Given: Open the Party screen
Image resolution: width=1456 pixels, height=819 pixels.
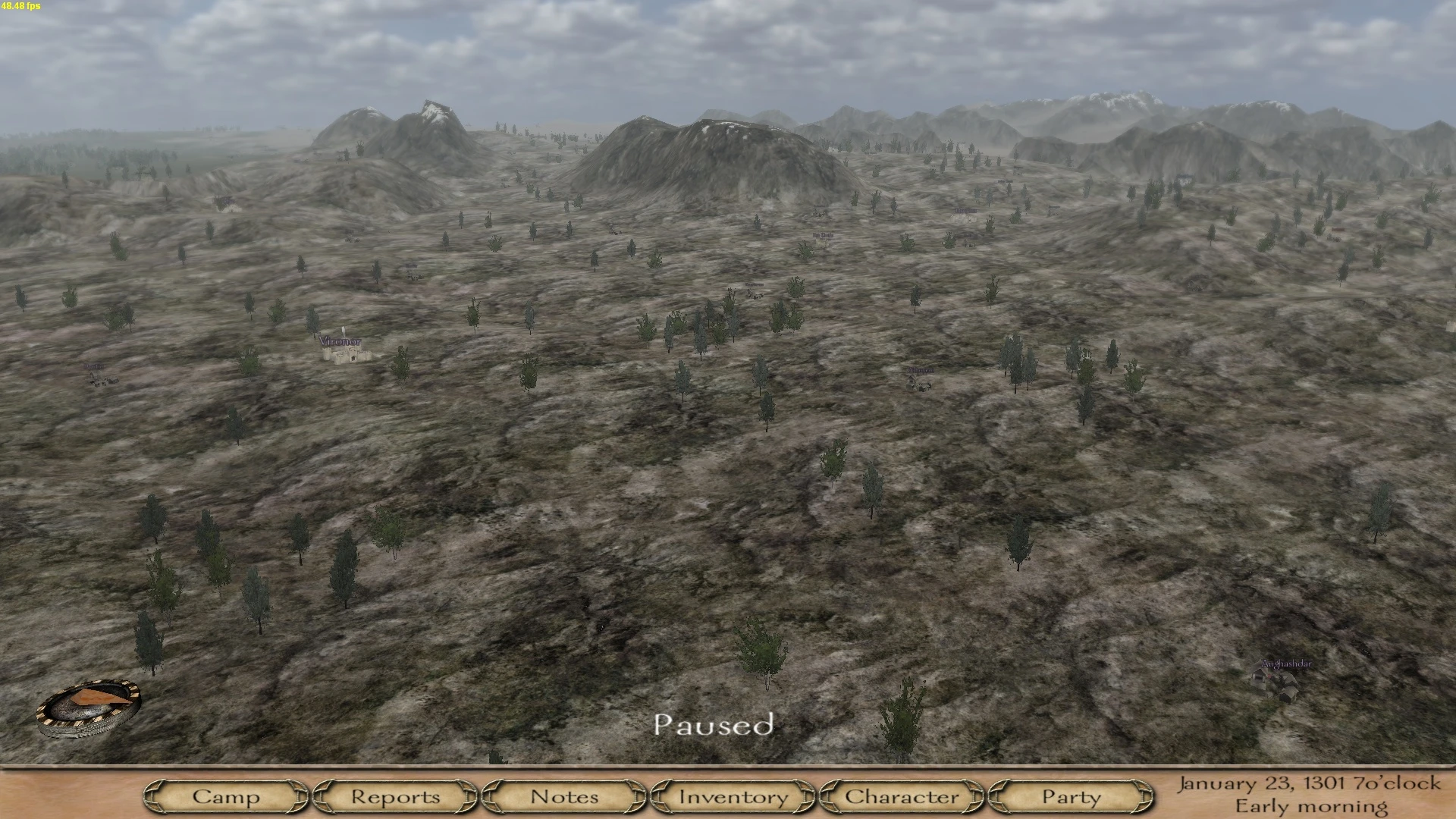Looking at the screenshot, I should (1069, 797).
